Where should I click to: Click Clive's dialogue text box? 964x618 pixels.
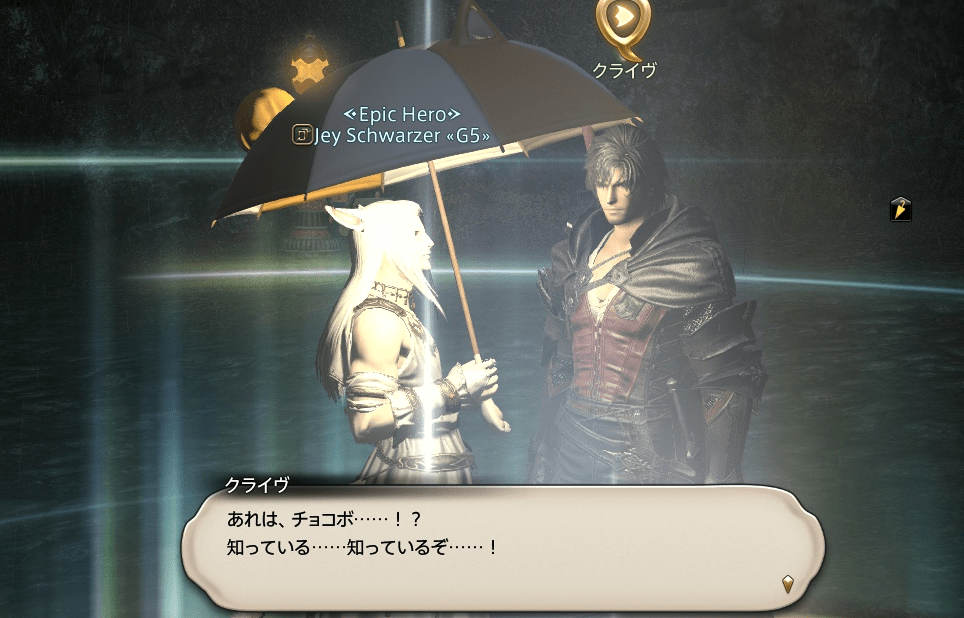(x=502, y=546)
